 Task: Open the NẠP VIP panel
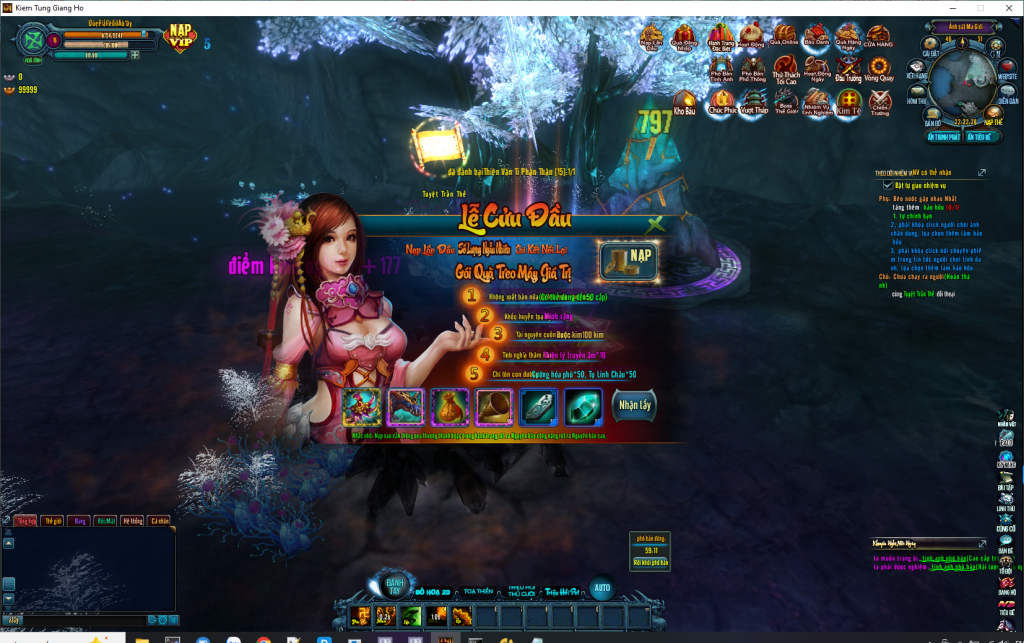click(181, 38)
